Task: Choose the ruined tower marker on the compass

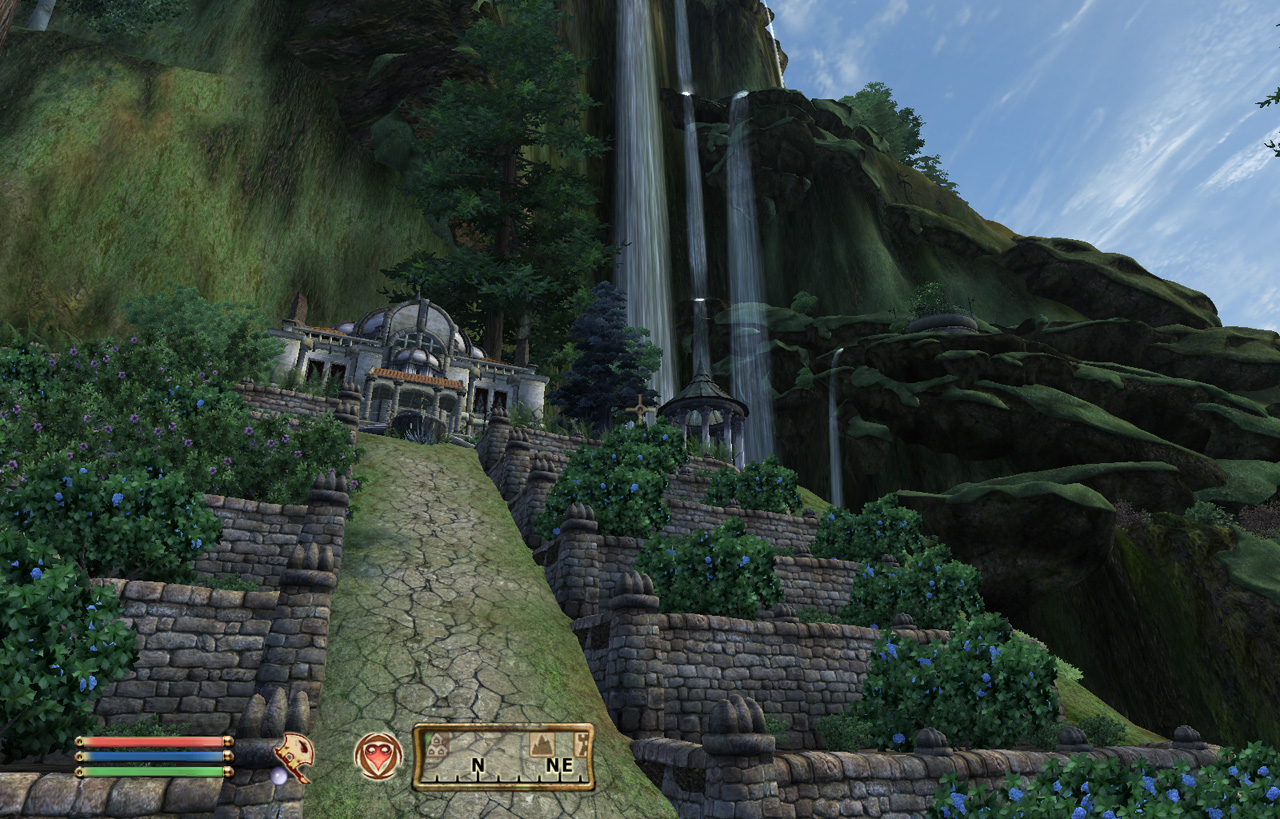Action: tap(580, 743)
